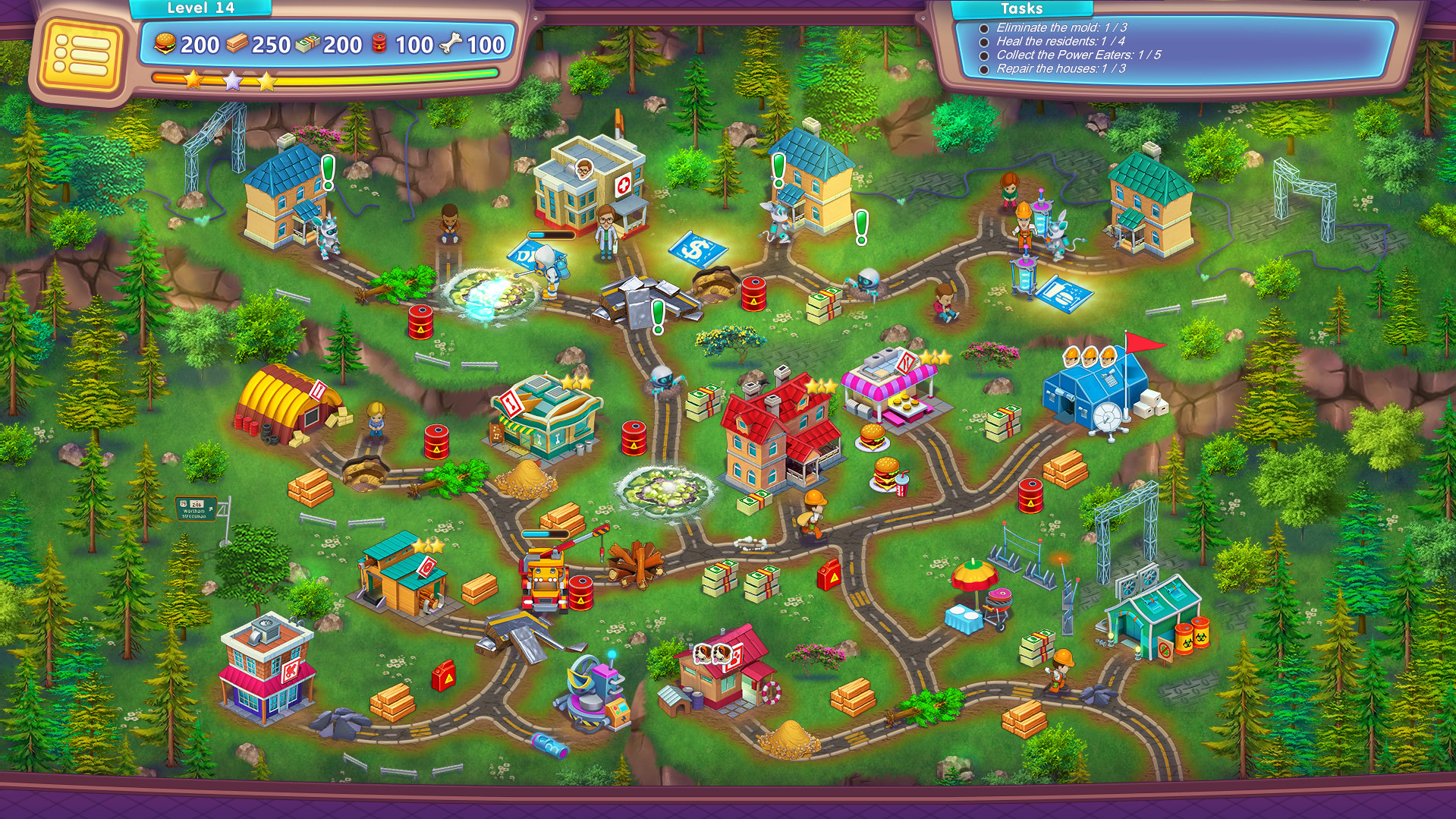
Task: Select the Level 14 label banner
Action: click(200, 8)
